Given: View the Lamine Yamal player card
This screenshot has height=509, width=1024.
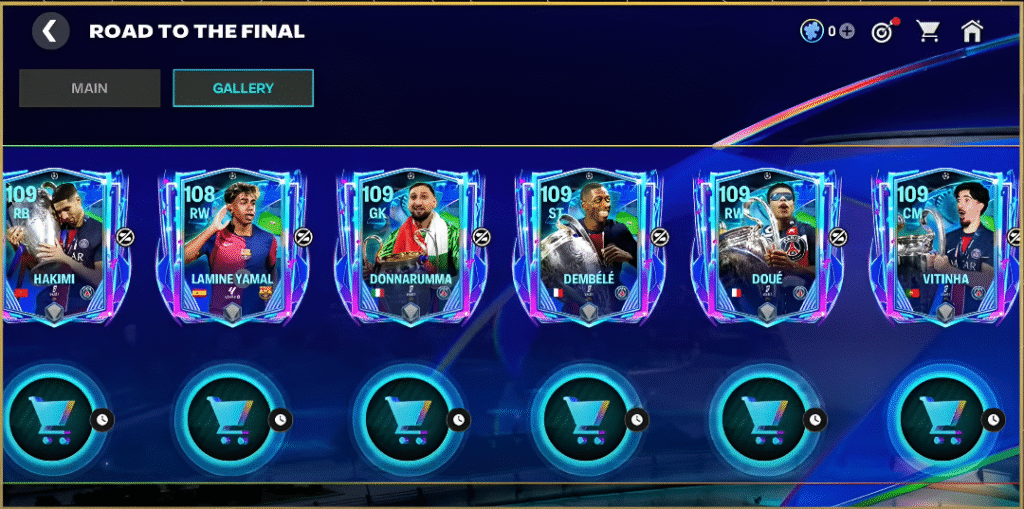Looking at the screenshot, I should click(232, 246).
